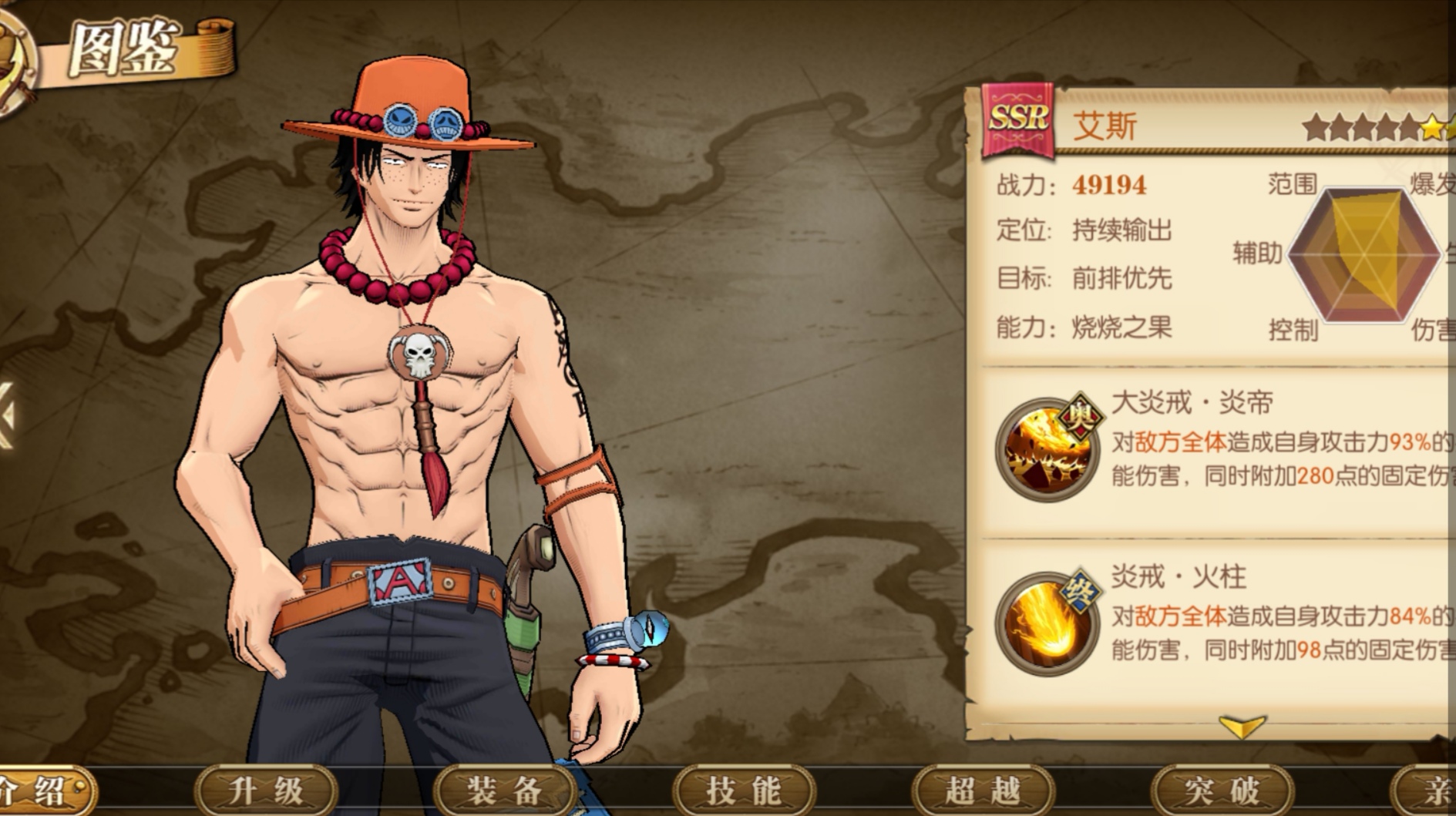The image size is (1456, 816).
Task: Switch to the 介绍 tab
Action: tap(42, 790)
